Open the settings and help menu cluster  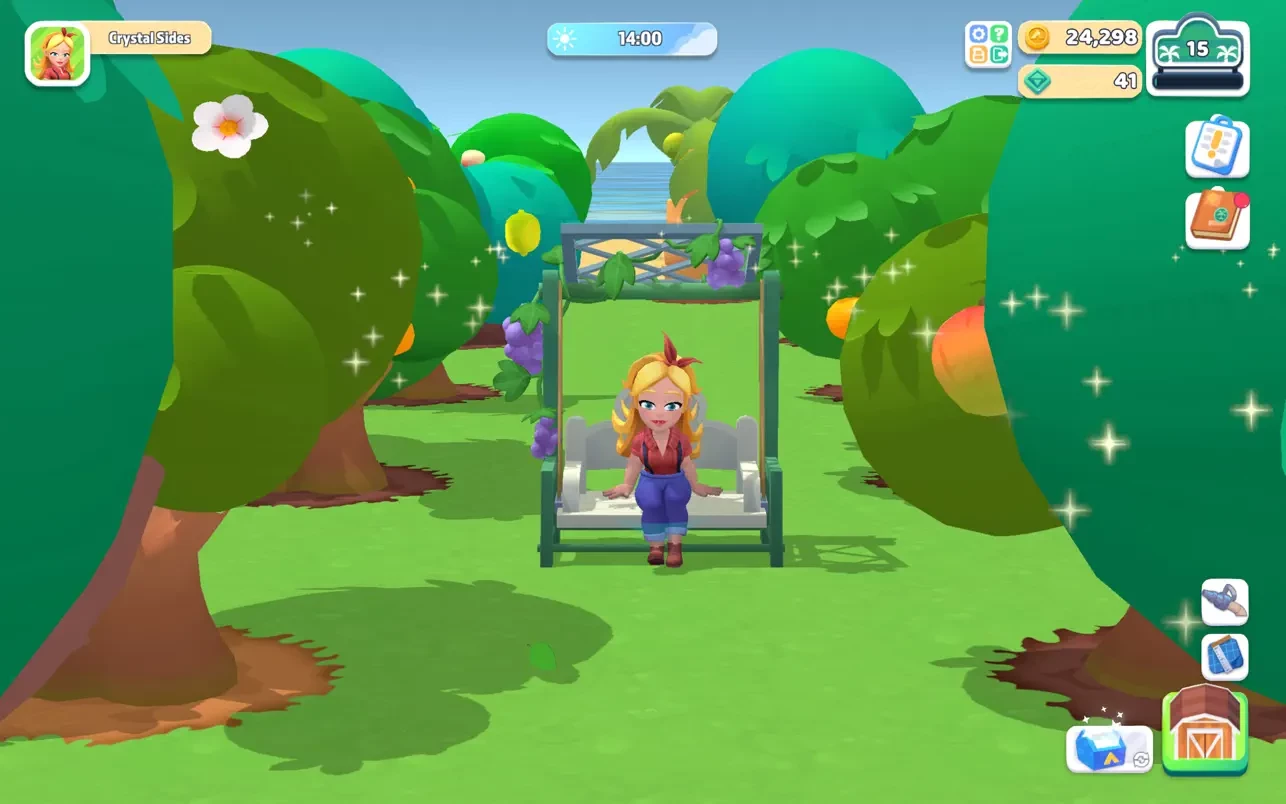point(988,45)
